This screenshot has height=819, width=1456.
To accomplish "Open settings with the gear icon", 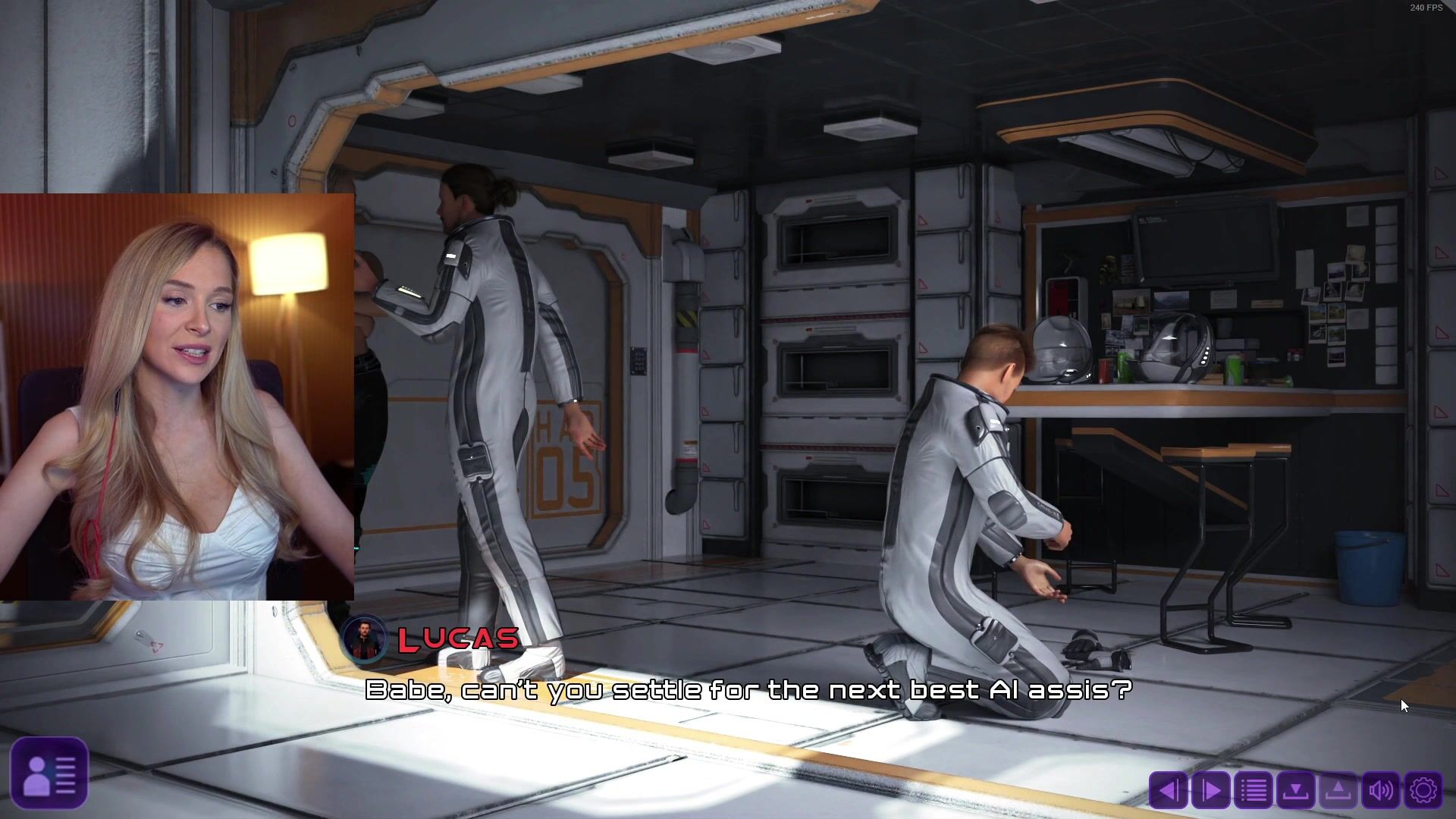I will tap(1423, 791).
